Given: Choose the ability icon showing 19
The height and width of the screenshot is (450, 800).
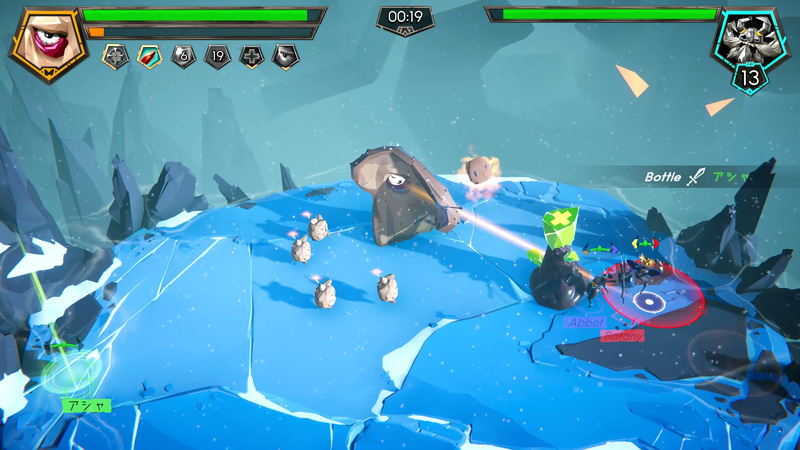Looking at the screenshot, I should pyautogui.click(x=217, y=57).
